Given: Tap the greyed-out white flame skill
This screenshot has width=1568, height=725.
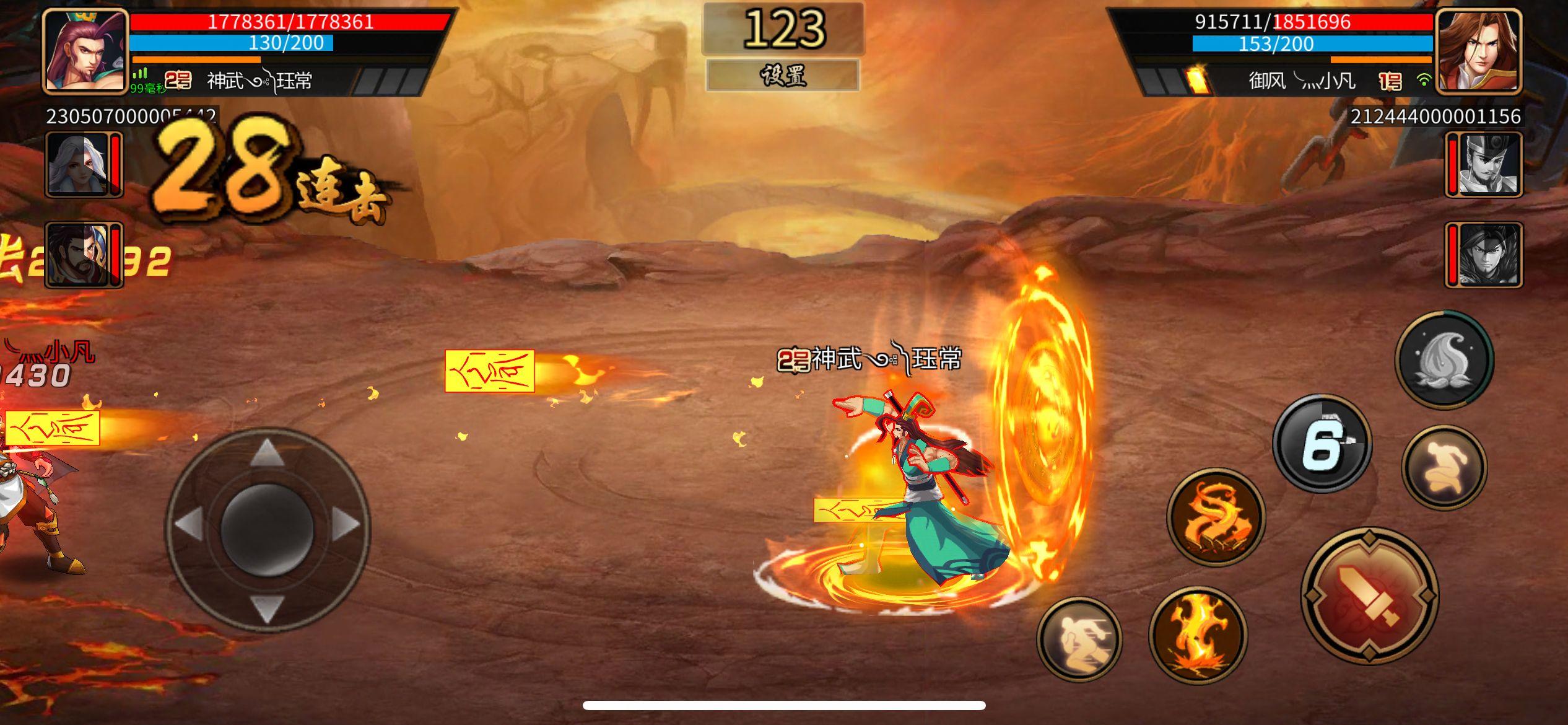Looking at the screenshot, I should point(1446,358).
